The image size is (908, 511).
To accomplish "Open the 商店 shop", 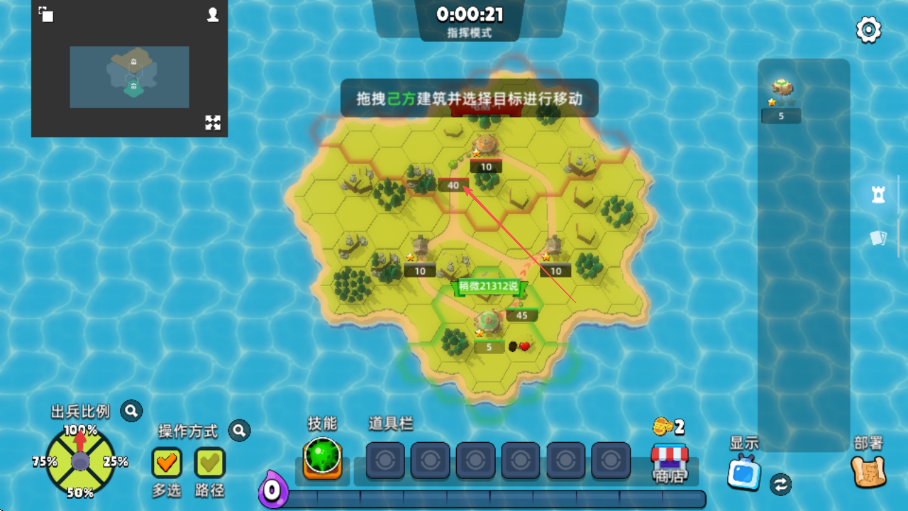I will (x=670, y=461).
